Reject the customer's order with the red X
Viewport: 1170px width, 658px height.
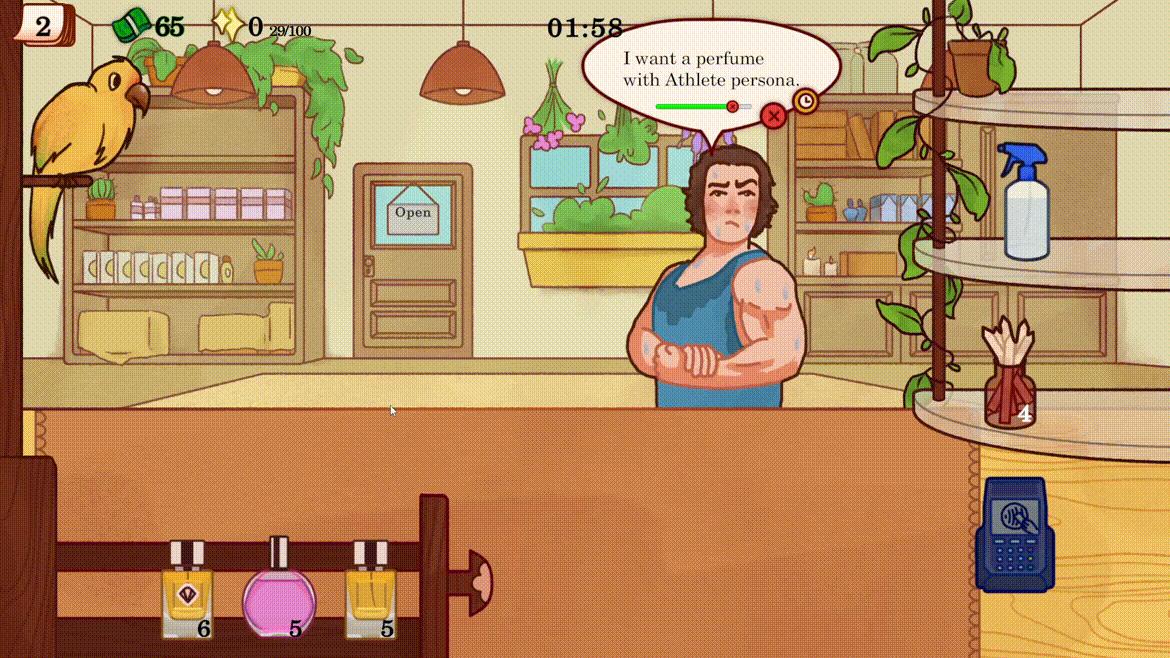[x=773, y=116]
